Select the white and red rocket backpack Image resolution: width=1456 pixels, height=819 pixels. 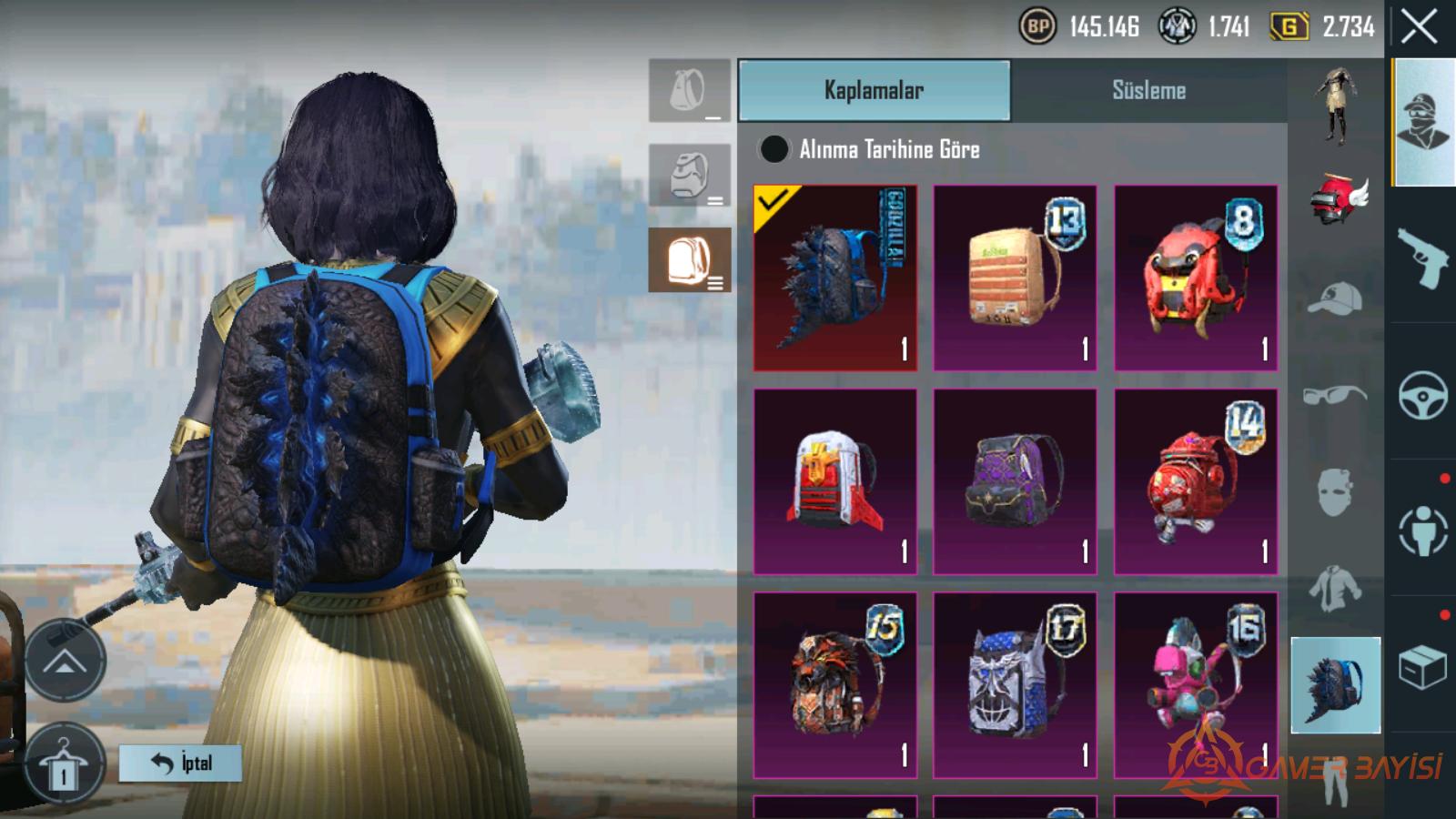[835, 481]
